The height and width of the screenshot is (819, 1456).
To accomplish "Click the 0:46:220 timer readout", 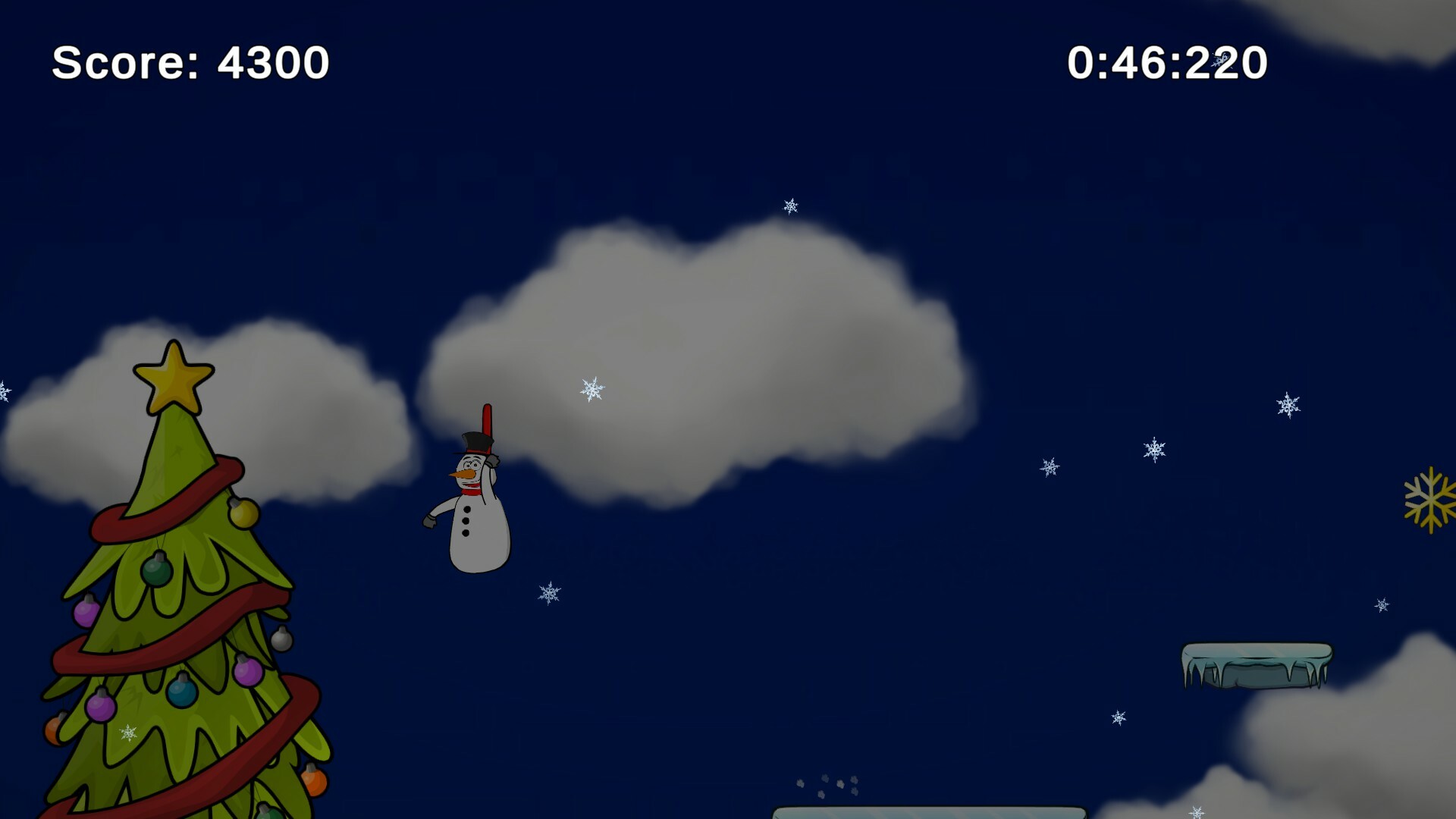I will (1168, 63).
